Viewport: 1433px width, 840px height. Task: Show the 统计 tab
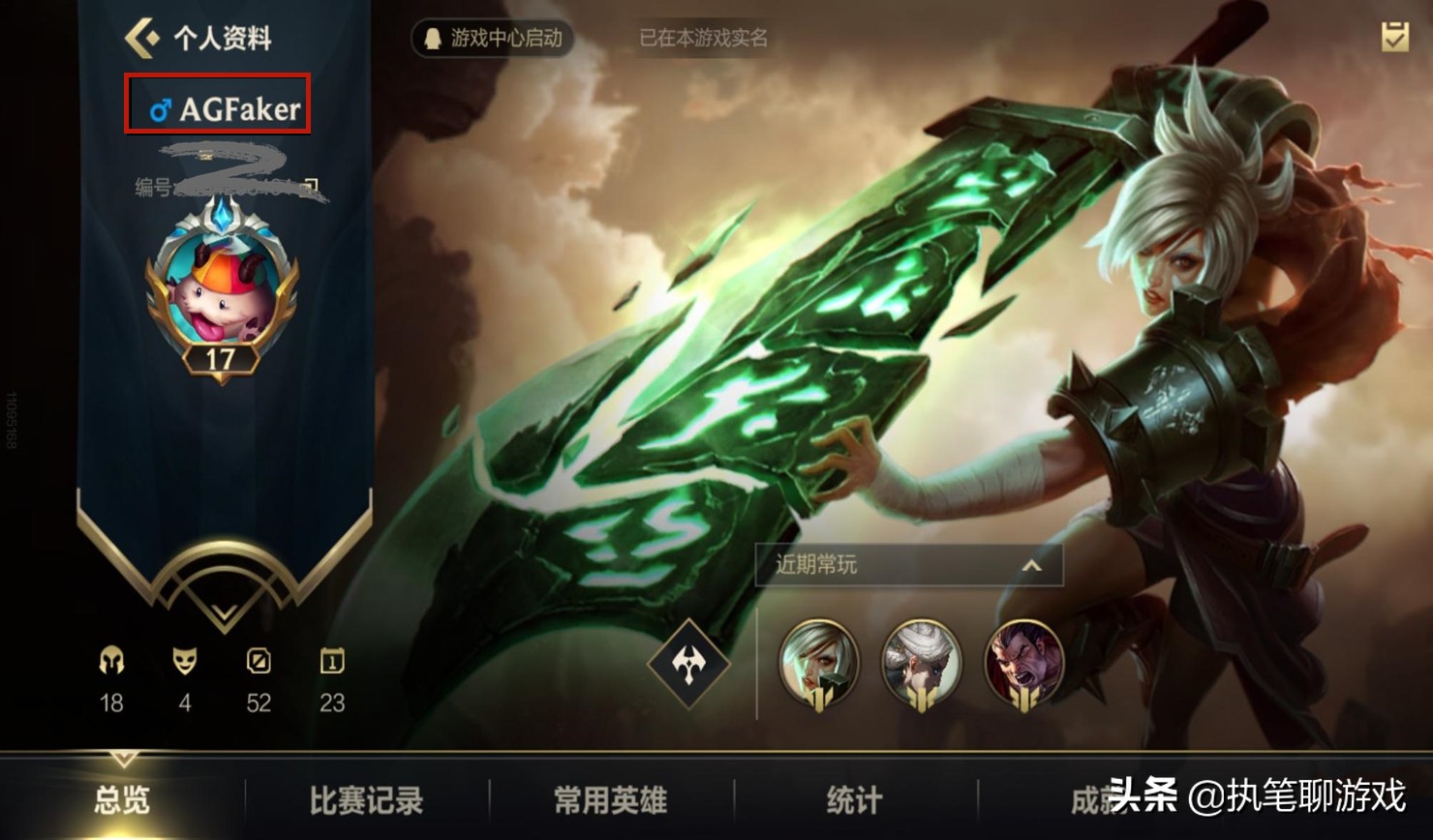point(854,800)
